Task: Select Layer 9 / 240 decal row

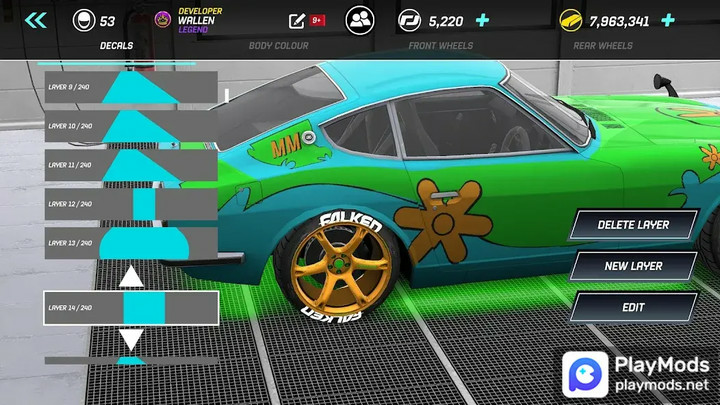Action: [131, 87]
